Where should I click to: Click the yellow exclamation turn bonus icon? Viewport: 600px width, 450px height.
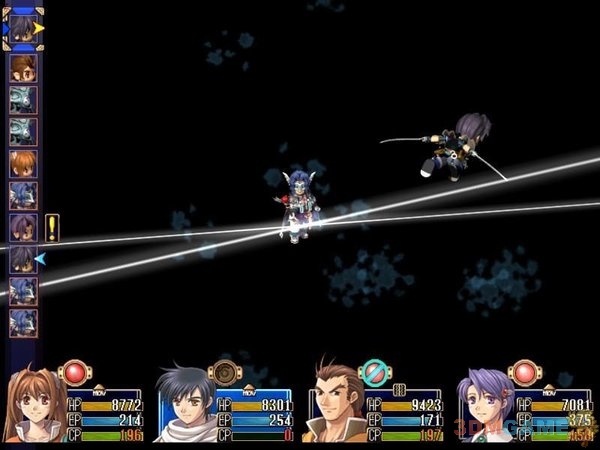click(x=52, y=228)
